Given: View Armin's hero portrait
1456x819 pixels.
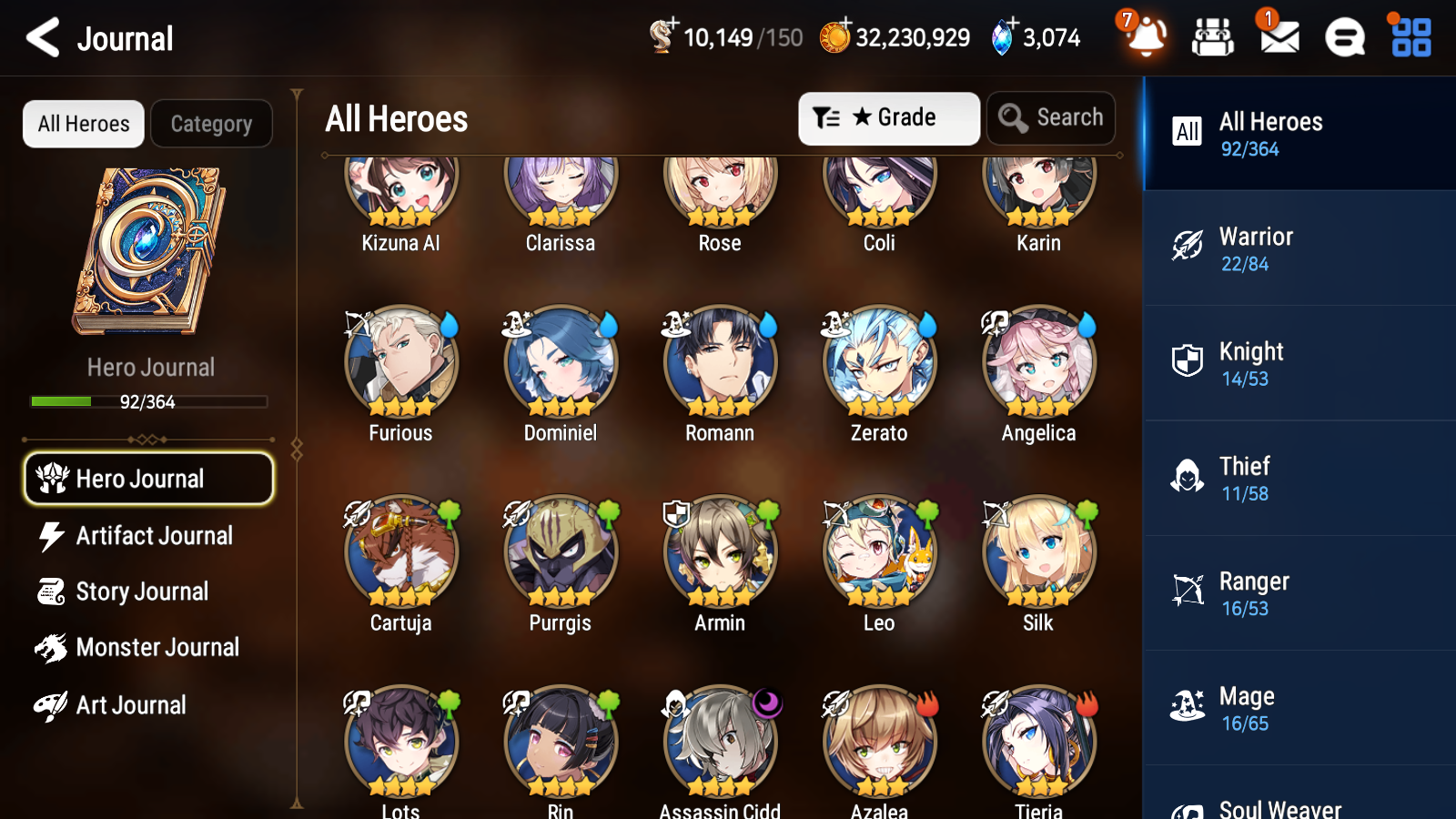Looking at the screenshot, I should tap(719, 552).
